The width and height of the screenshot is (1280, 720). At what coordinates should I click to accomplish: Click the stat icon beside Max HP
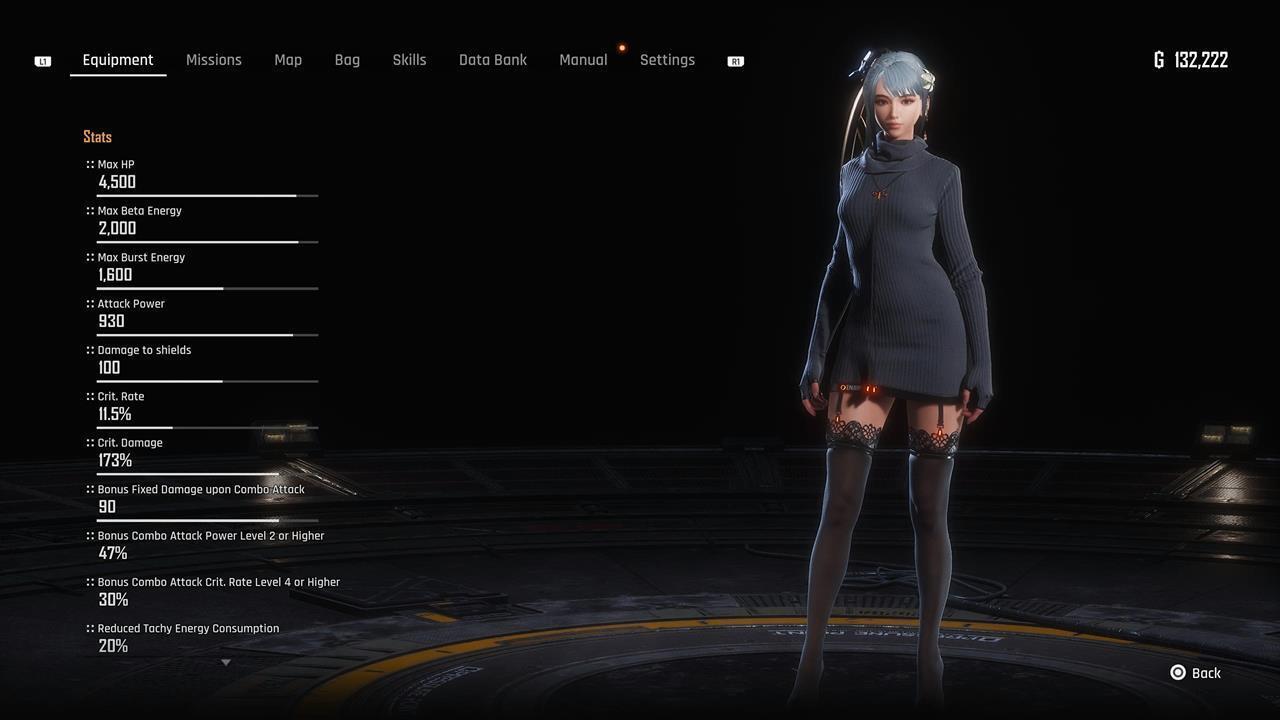point(88,164)
